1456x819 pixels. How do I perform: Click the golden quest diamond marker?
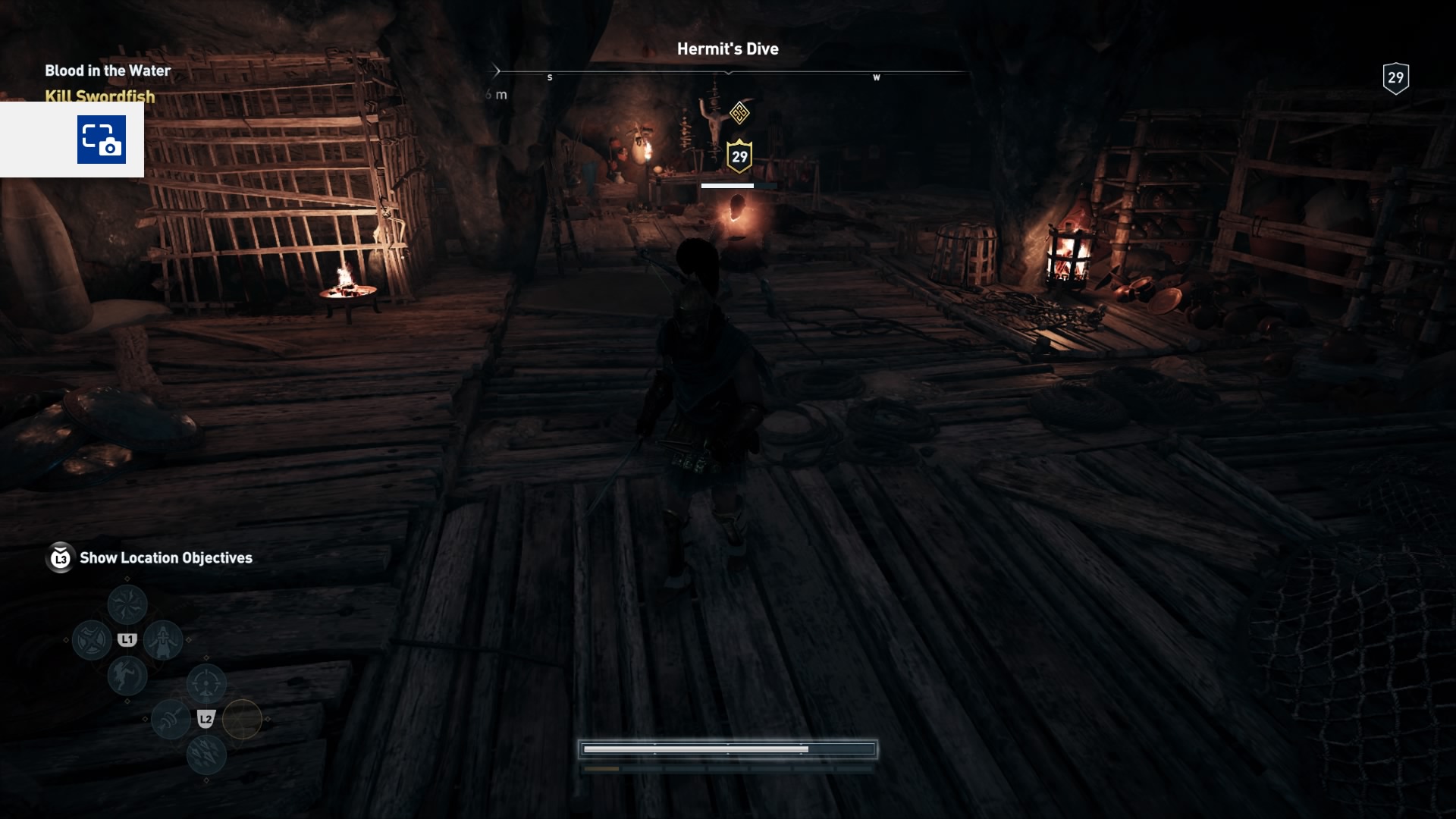pos(739,113)
